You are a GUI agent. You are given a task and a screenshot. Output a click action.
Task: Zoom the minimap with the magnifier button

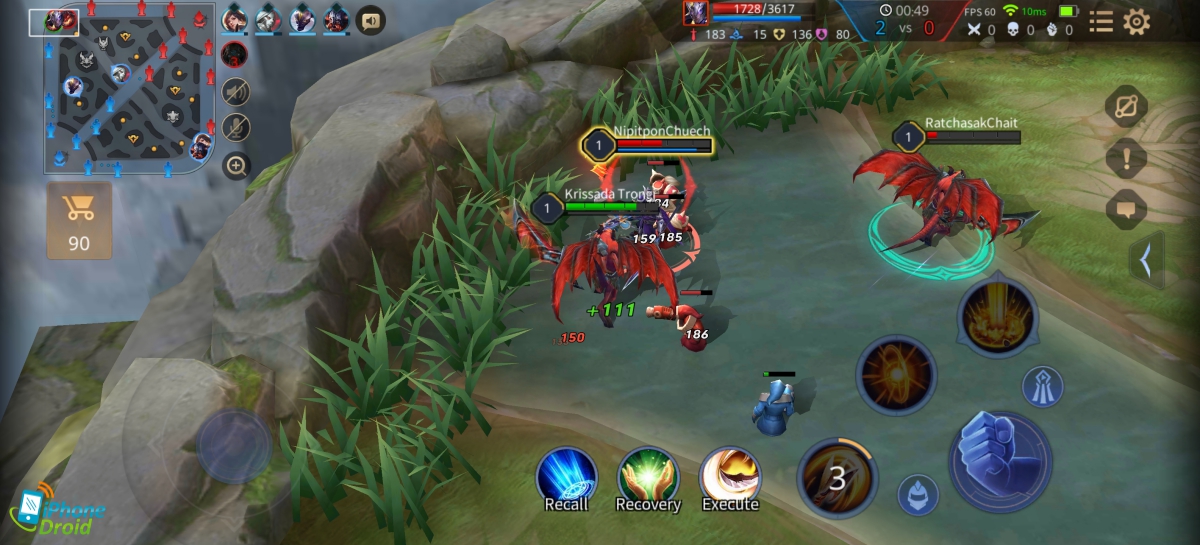(x=236, y=166)
